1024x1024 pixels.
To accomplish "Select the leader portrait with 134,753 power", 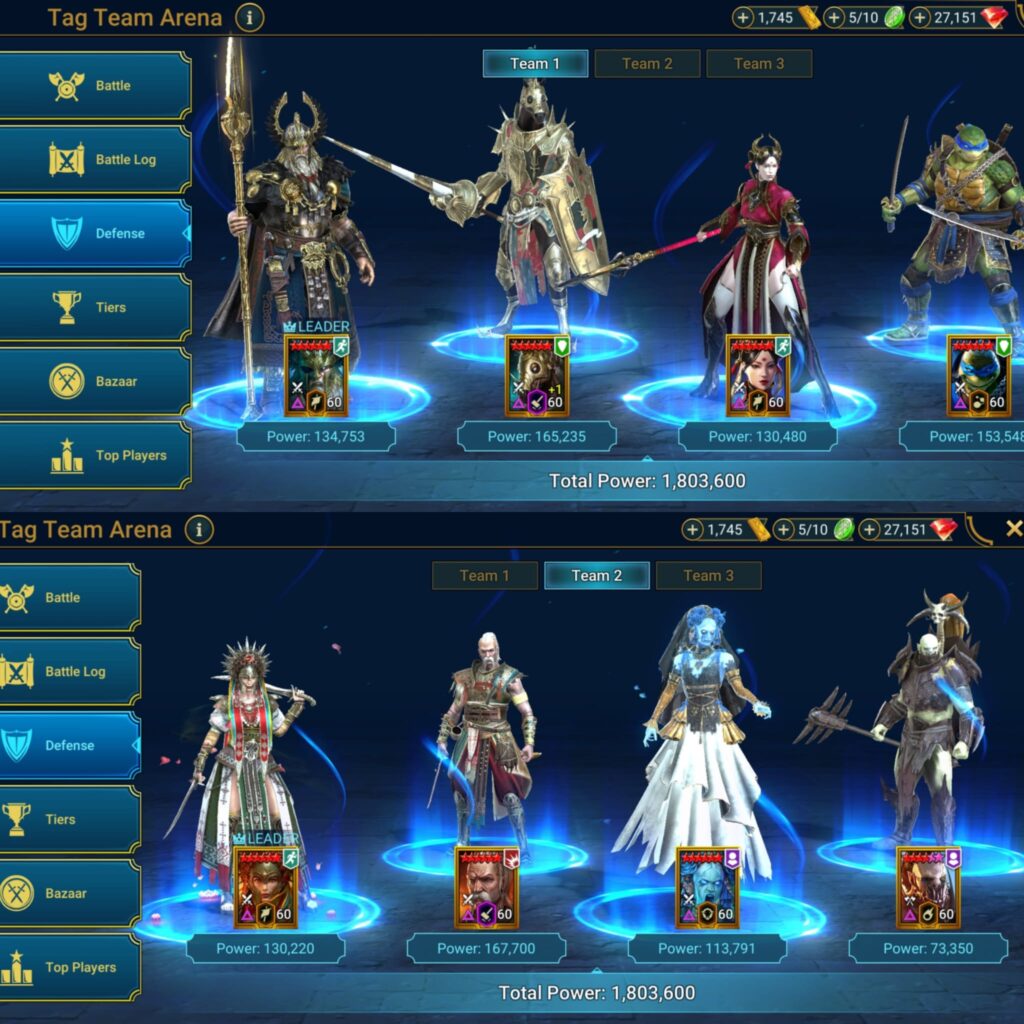I will [317, 375].
